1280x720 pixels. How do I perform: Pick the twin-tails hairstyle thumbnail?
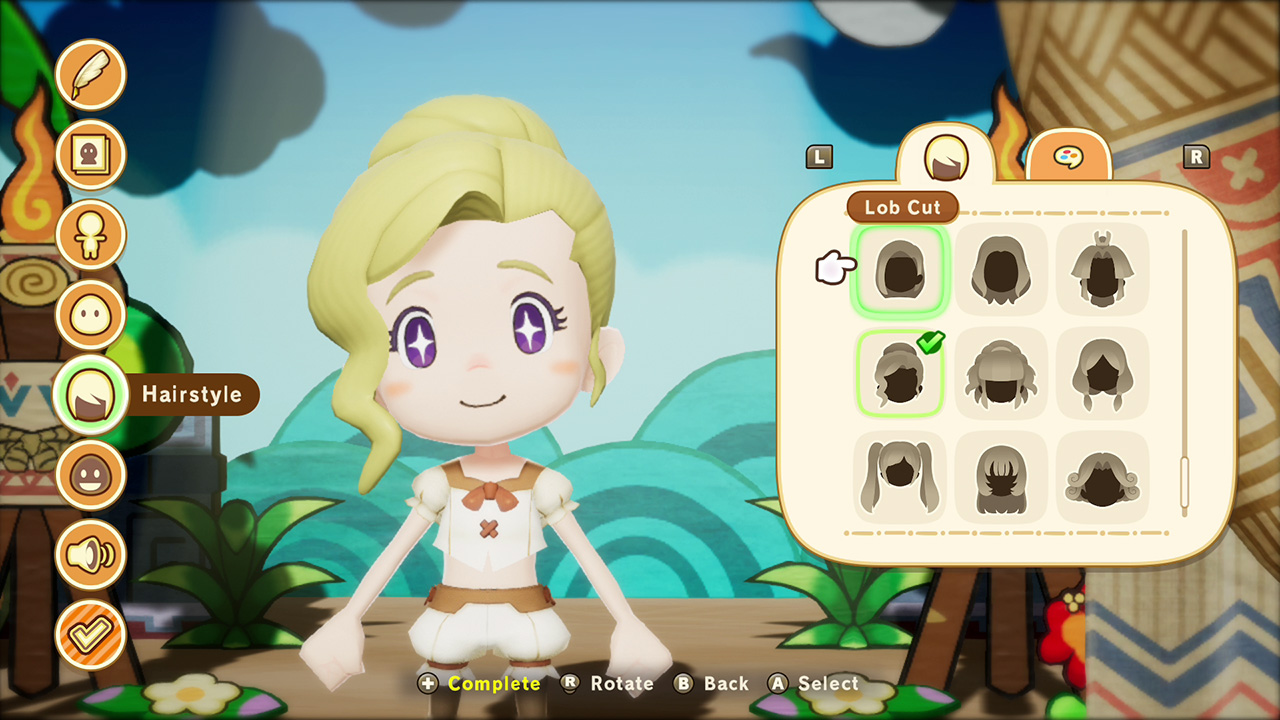tap(899, 478)
